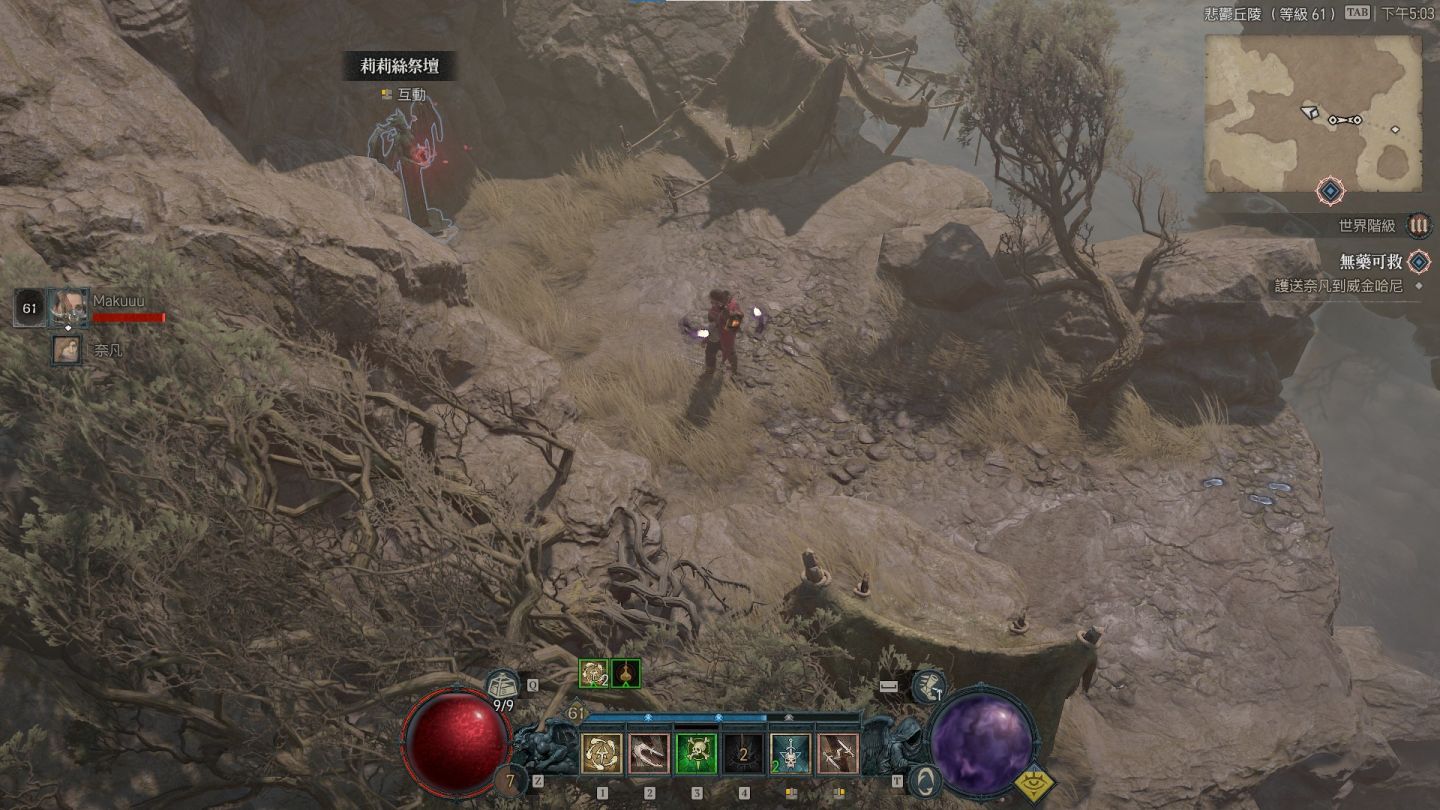1440x810 pixels.
Task: Drink a healing potion from the potion icon
Action: tap(503, 686)
